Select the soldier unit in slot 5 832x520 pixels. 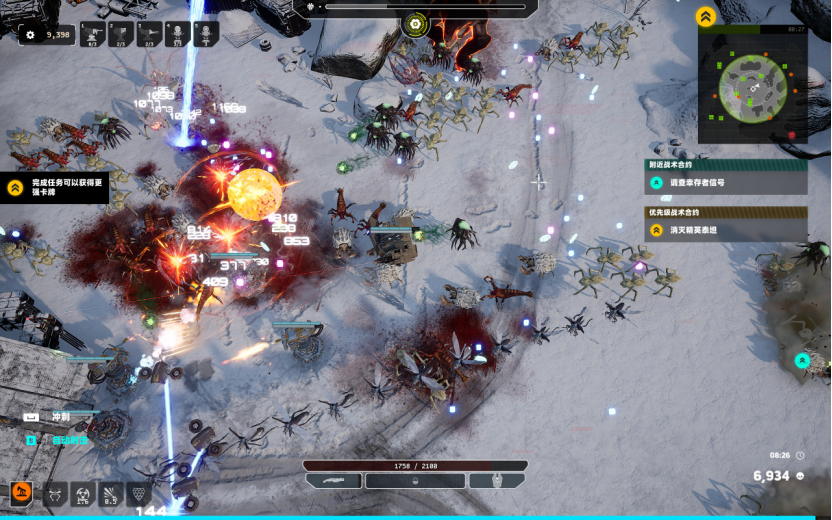[206, 35]
